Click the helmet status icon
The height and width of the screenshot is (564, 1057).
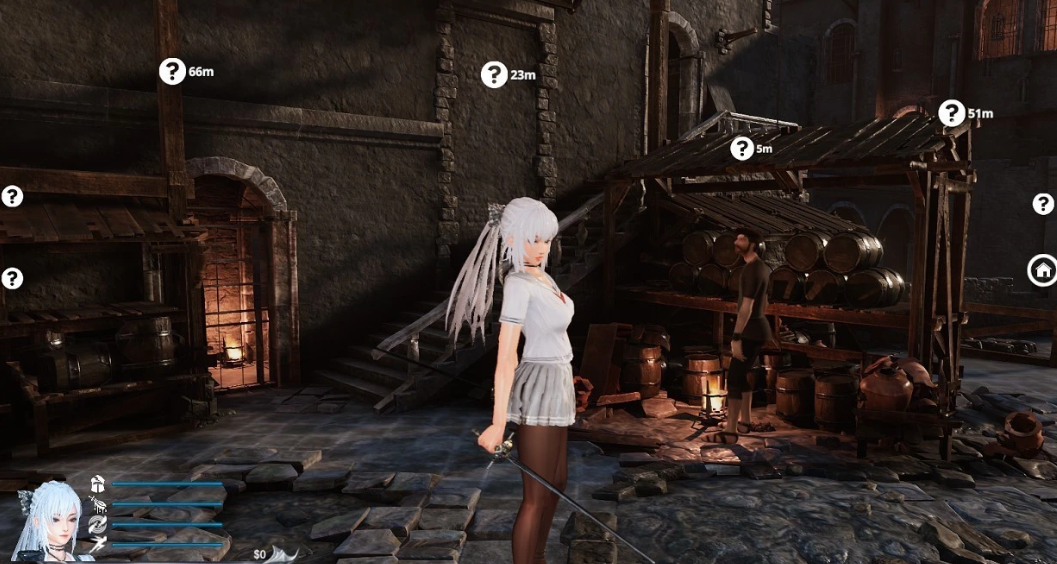(x=98, y=484)
